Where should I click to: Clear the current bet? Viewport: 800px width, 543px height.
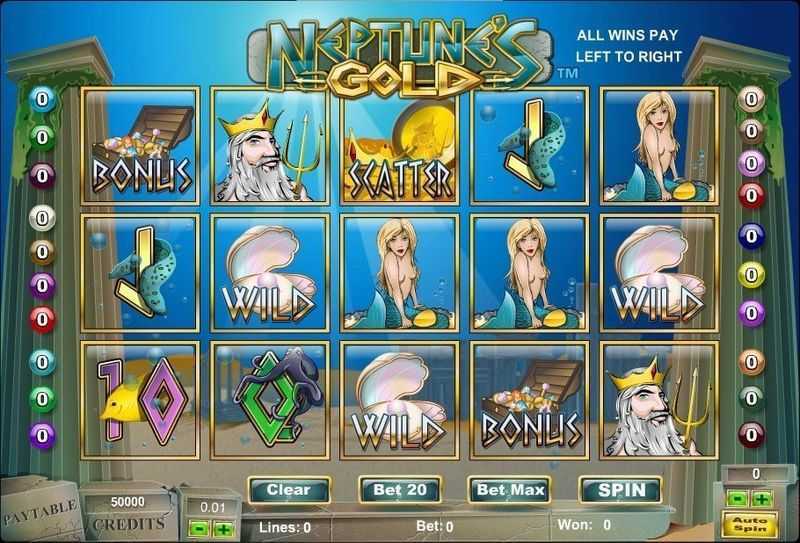[289, 490]
